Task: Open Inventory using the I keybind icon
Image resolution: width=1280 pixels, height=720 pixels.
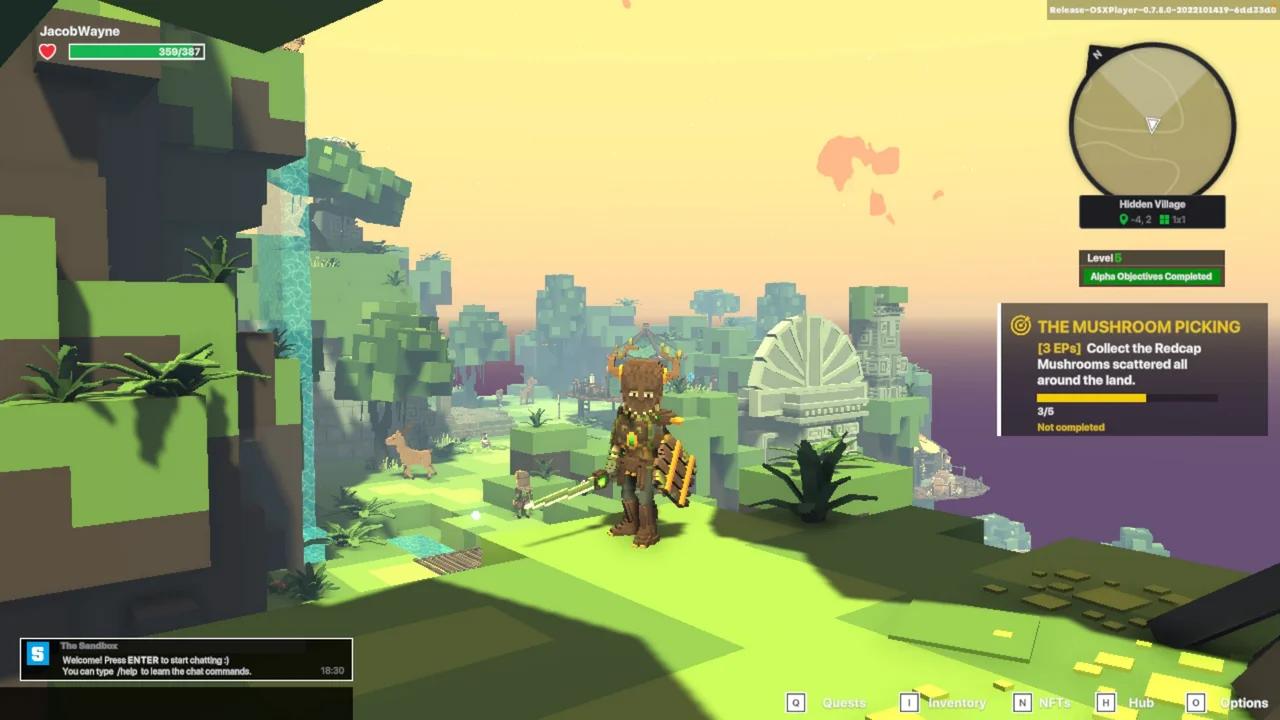Action: click(x=907, y=702)
